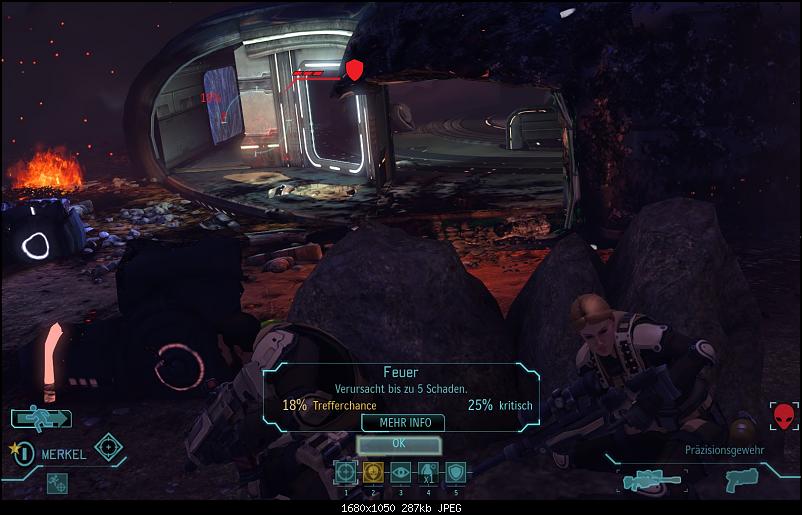Click the run-and-target perk icon under MERKEL

tap(56, 483)
